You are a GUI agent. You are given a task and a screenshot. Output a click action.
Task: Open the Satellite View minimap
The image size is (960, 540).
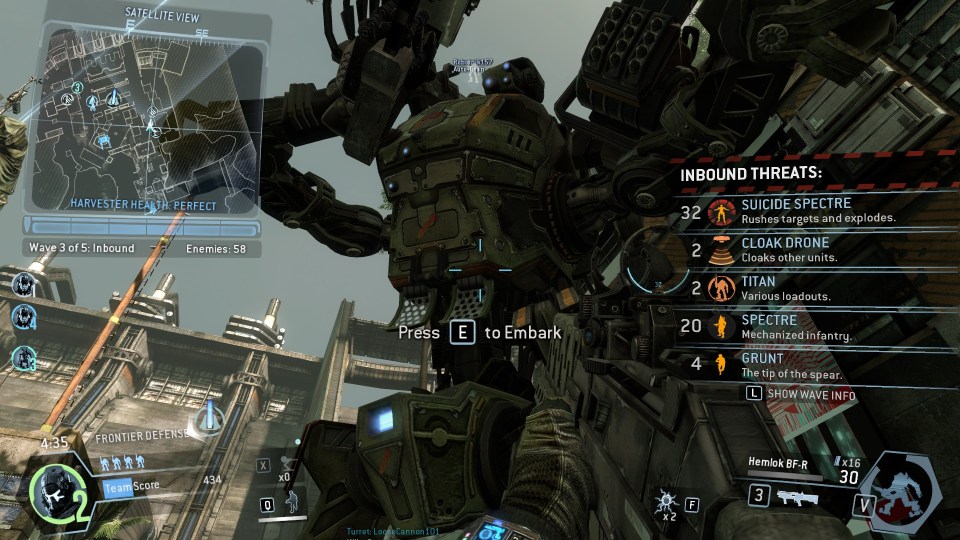[147, 115]
